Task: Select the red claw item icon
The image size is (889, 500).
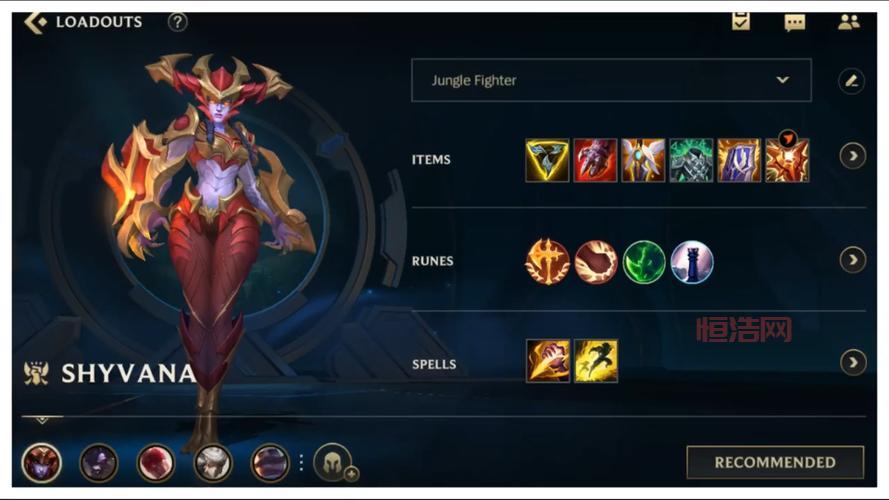Action: coord(595,160)
